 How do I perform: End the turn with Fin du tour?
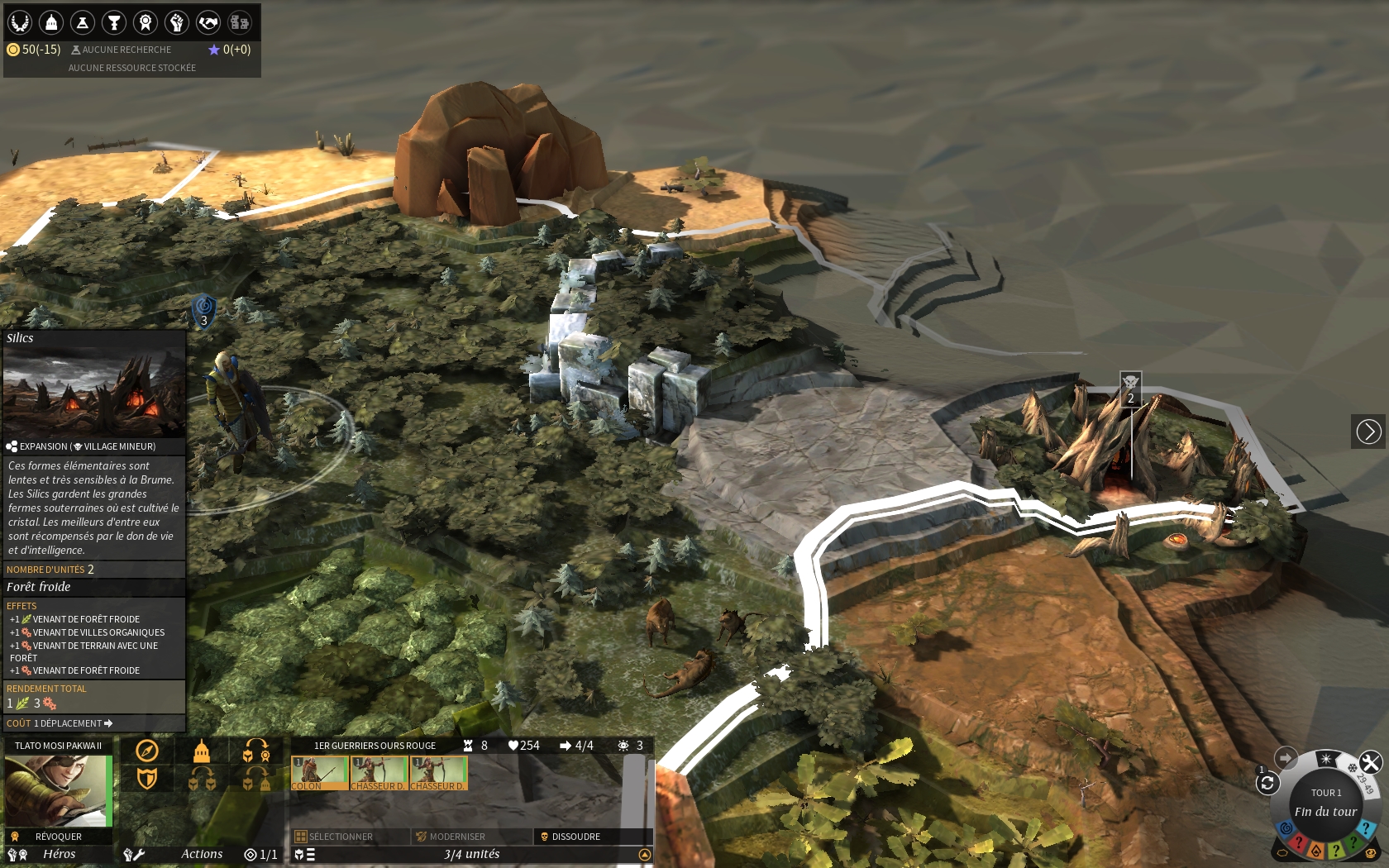tap(1325, 811)
